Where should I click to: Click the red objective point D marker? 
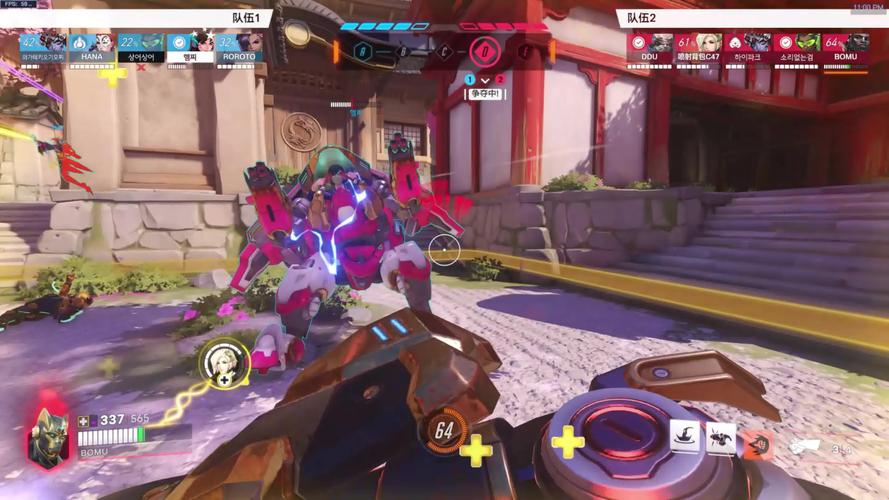pyautogui.click(x=485, y=50)
